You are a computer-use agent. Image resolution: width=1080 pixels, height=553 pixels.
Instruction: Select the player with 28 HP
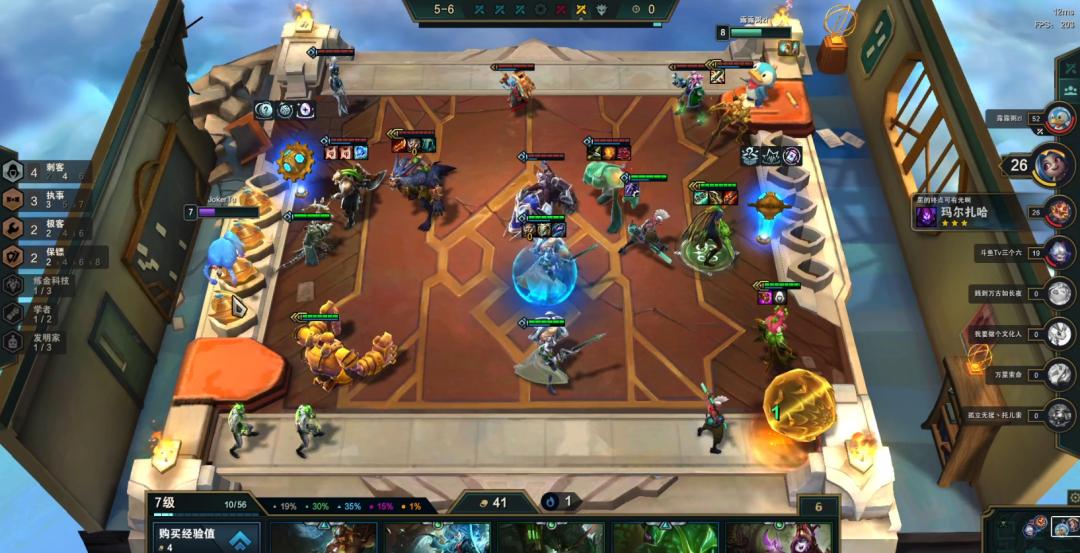tap(1058, 211)
